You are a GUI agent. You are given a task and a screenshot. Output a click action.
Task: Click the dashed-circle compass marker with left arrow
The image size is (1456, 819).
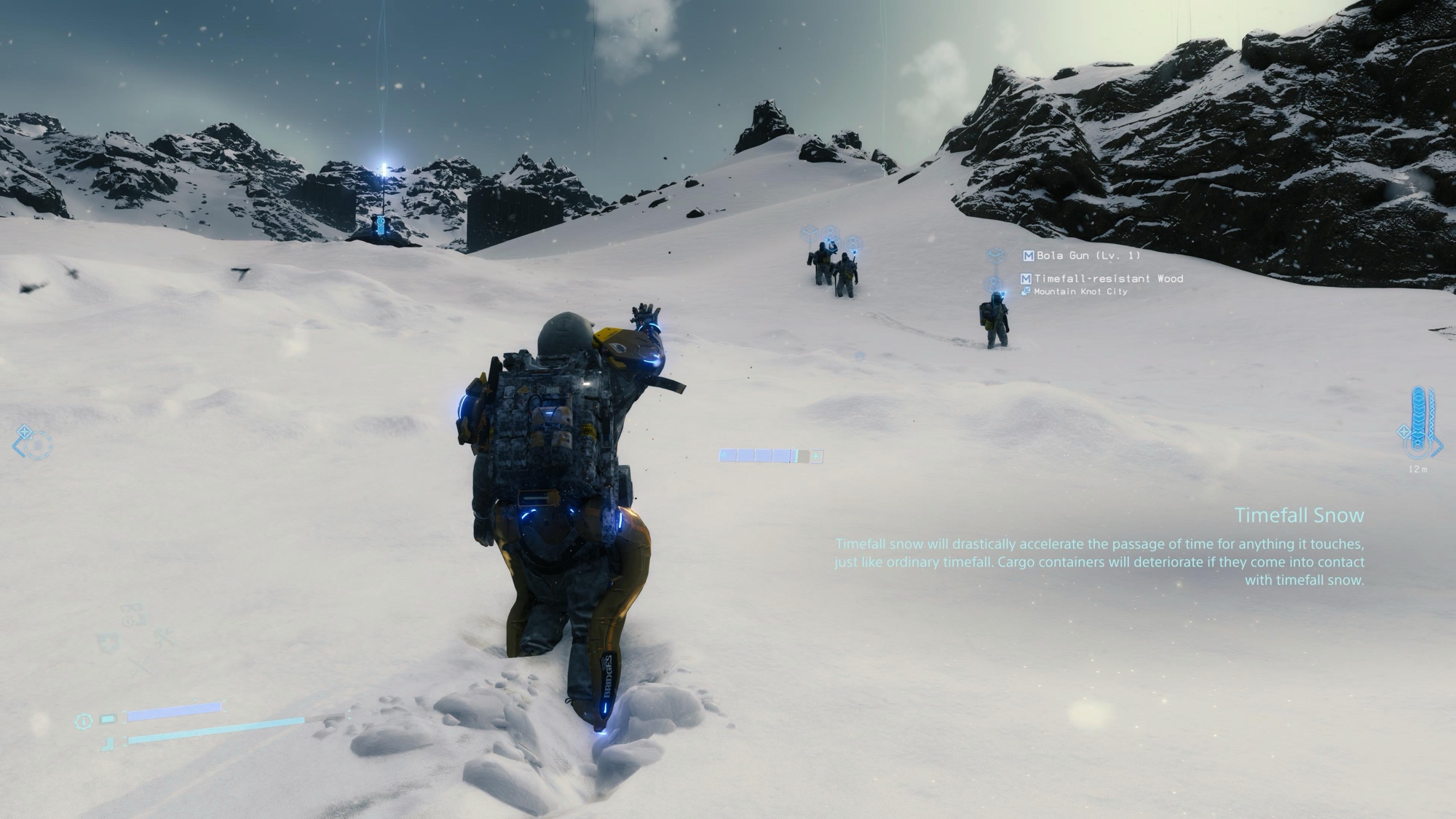click(x=34, y=443)
